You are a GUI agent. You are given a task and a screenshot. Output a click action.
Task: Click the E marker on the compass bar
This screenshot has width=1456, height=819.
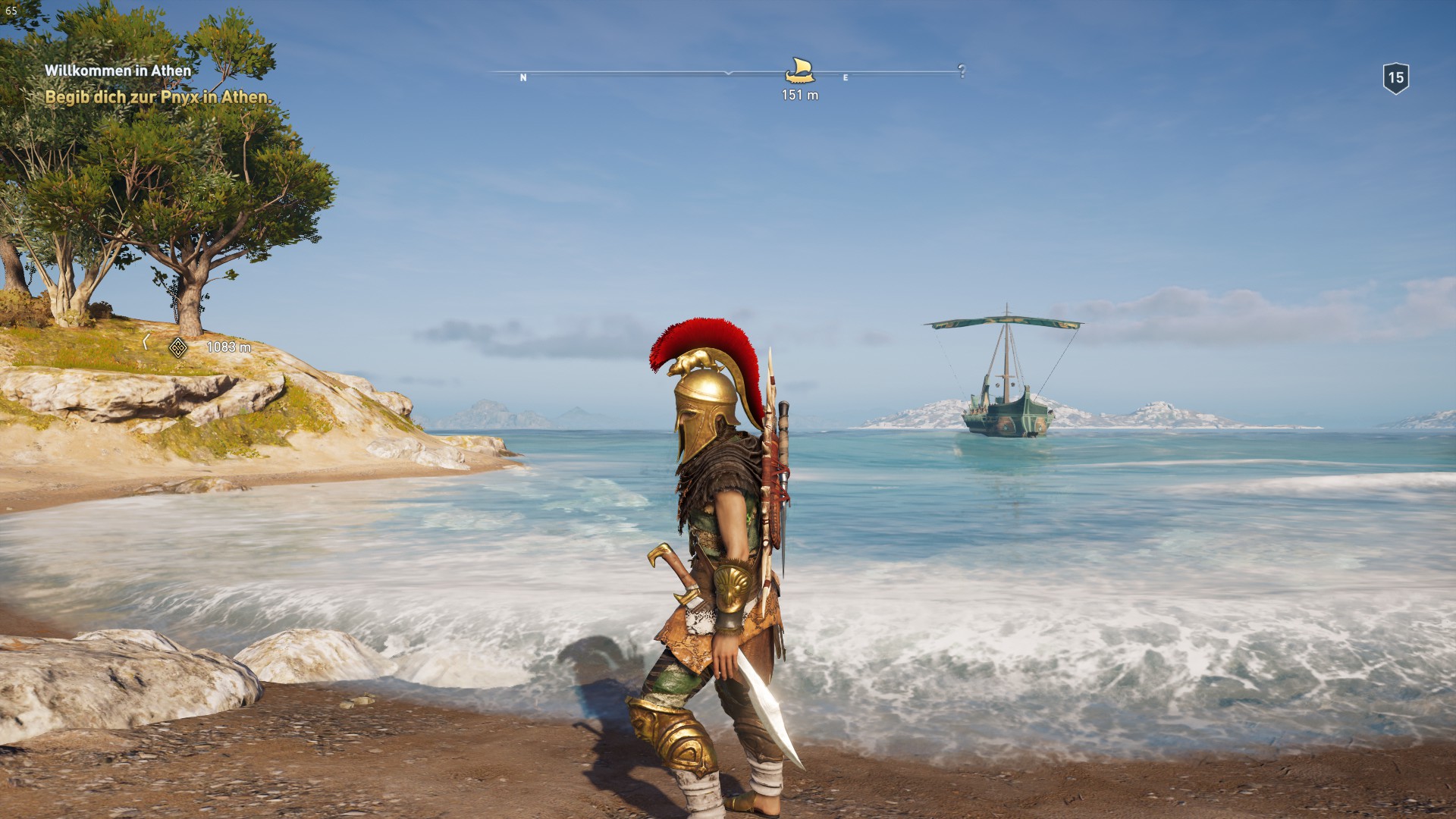pos(844,77)
